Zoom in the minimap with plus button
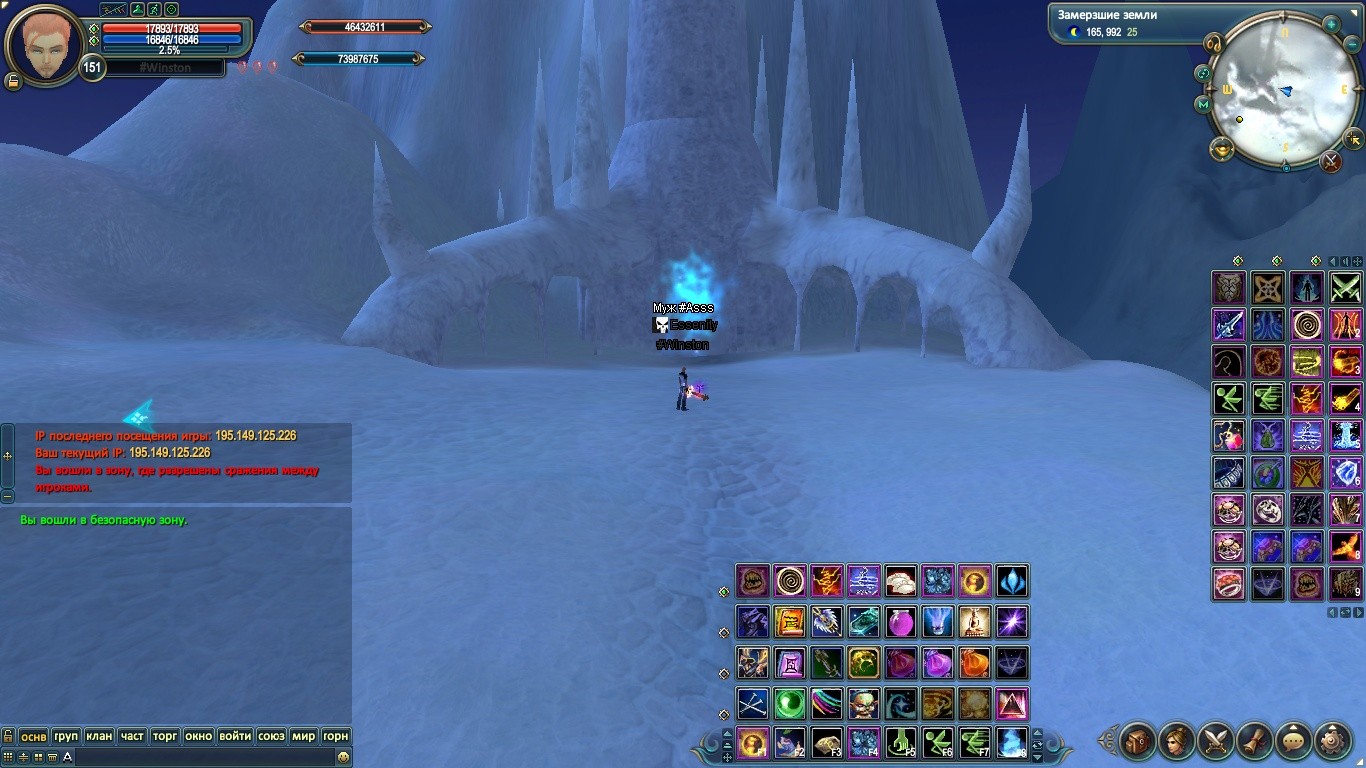The width and height of the screenshot is (1366, 768). [1331, 24]
